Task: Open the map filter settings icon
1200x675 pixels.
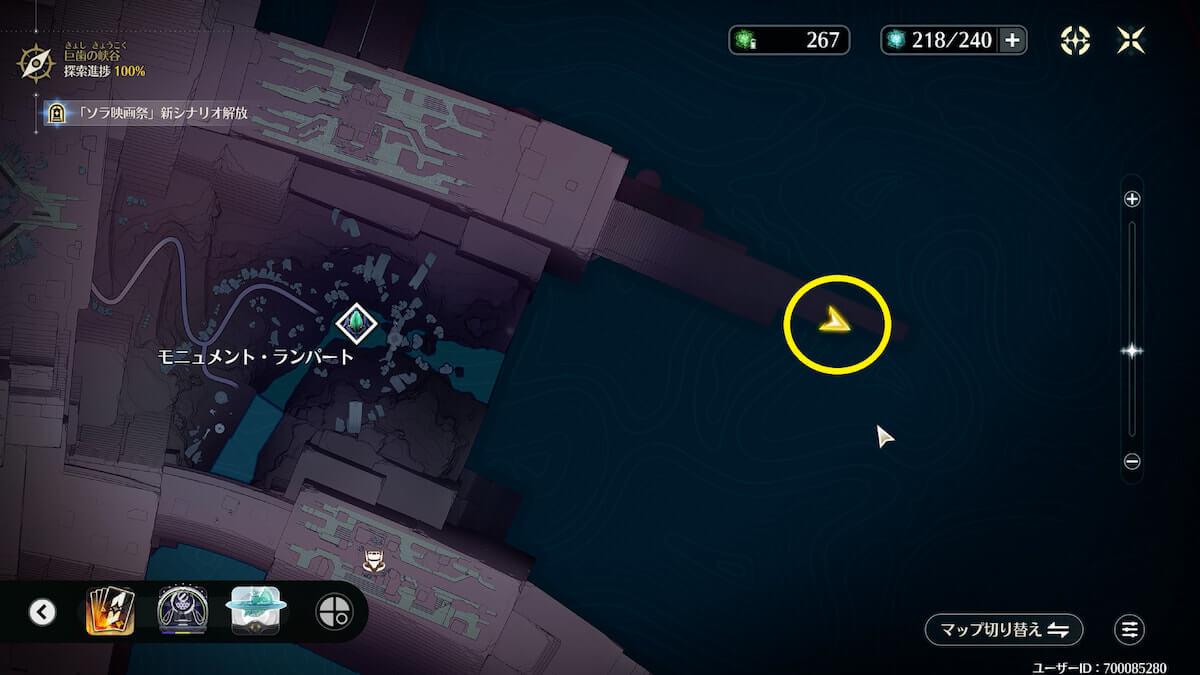Action: pyautogui.click(x=1130, y=629)
